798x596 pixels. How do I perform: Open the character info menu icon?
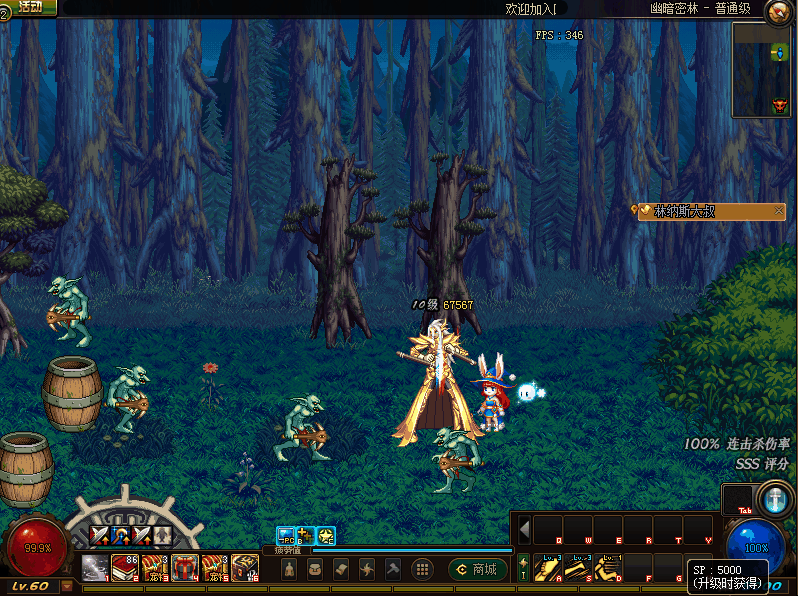(289, 569)
